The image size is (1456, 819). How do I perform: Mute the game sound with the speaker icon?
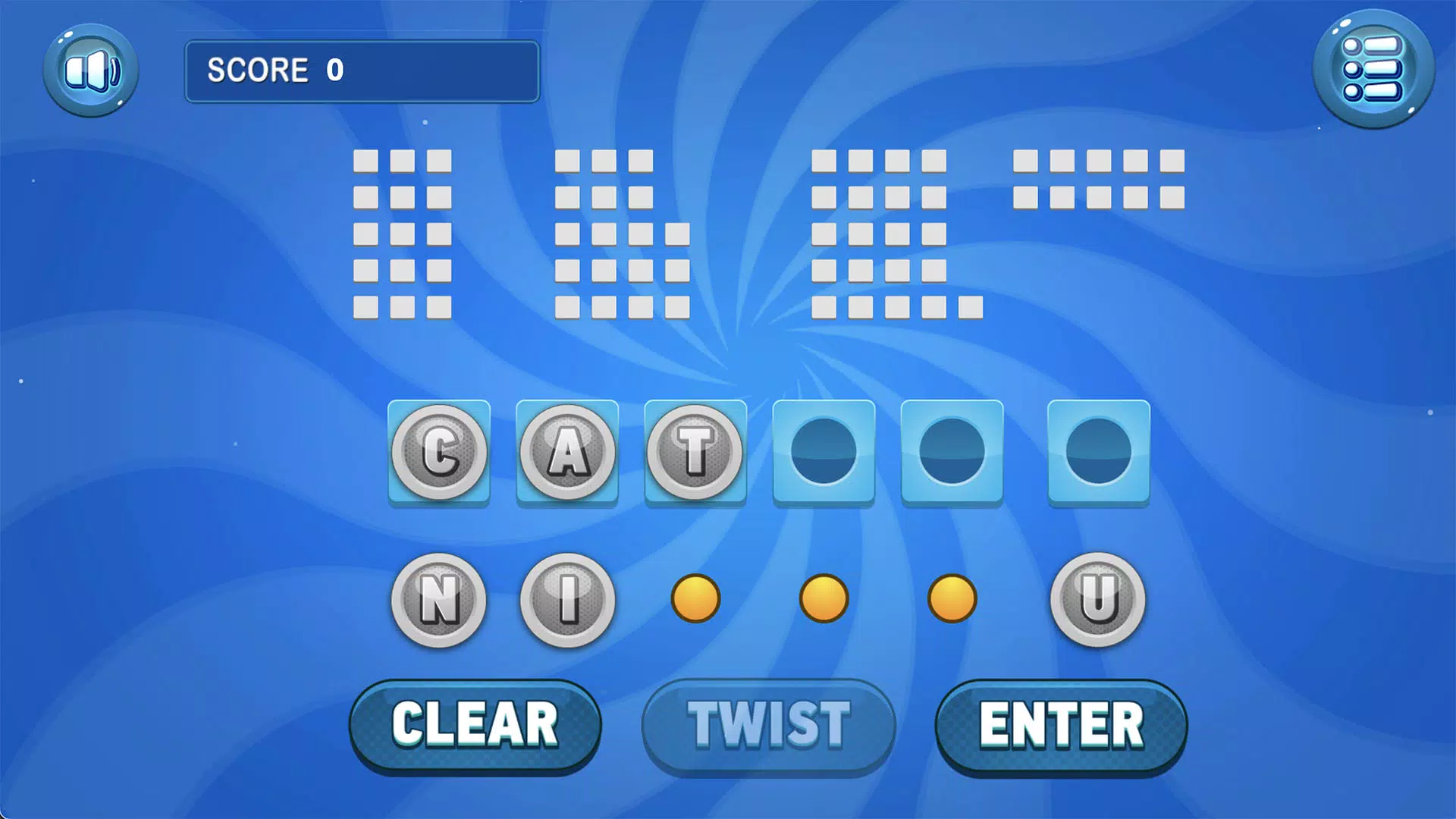point(90,70)
